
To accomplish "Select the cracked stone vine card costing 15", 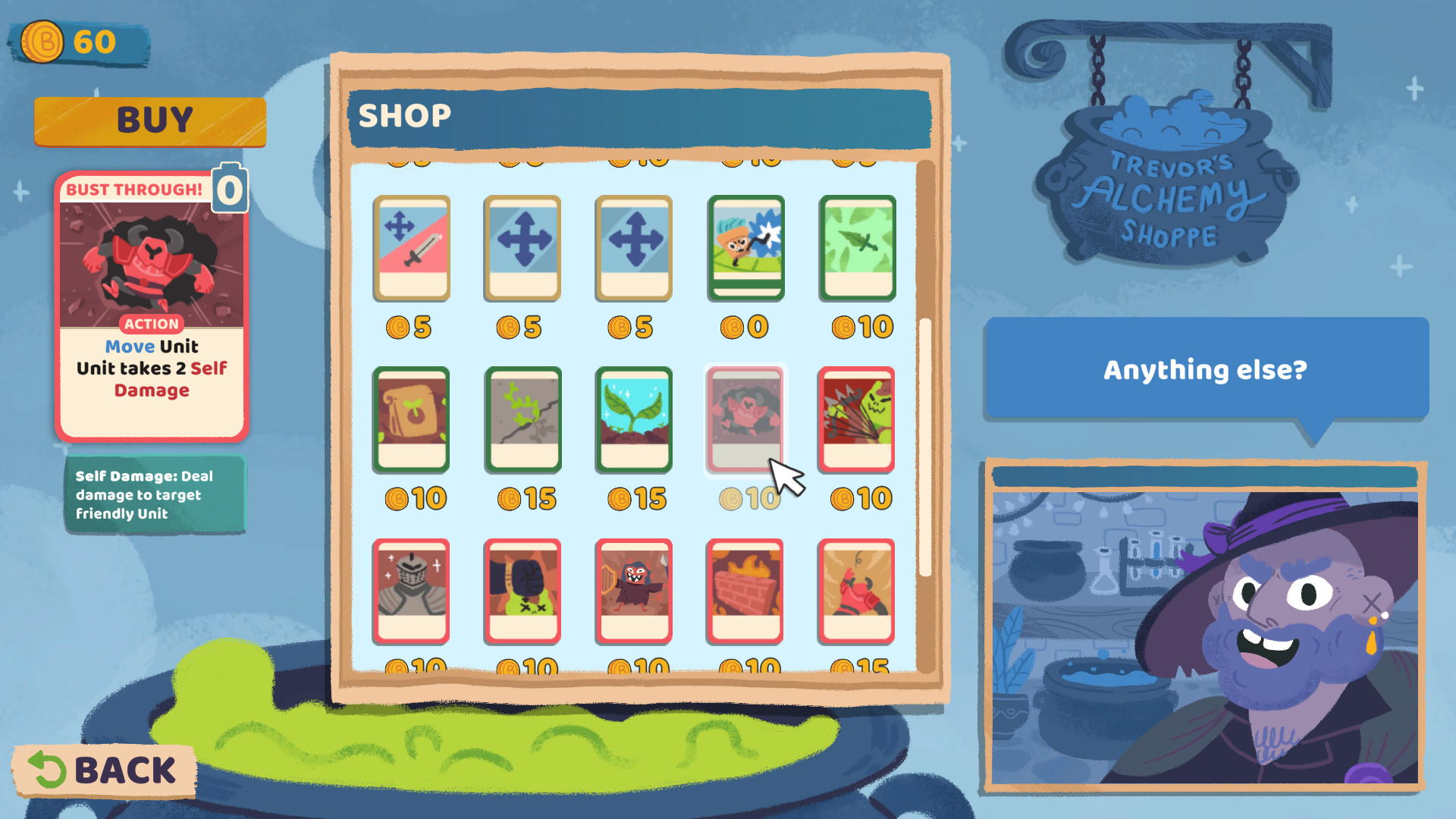I will point(522,421).
